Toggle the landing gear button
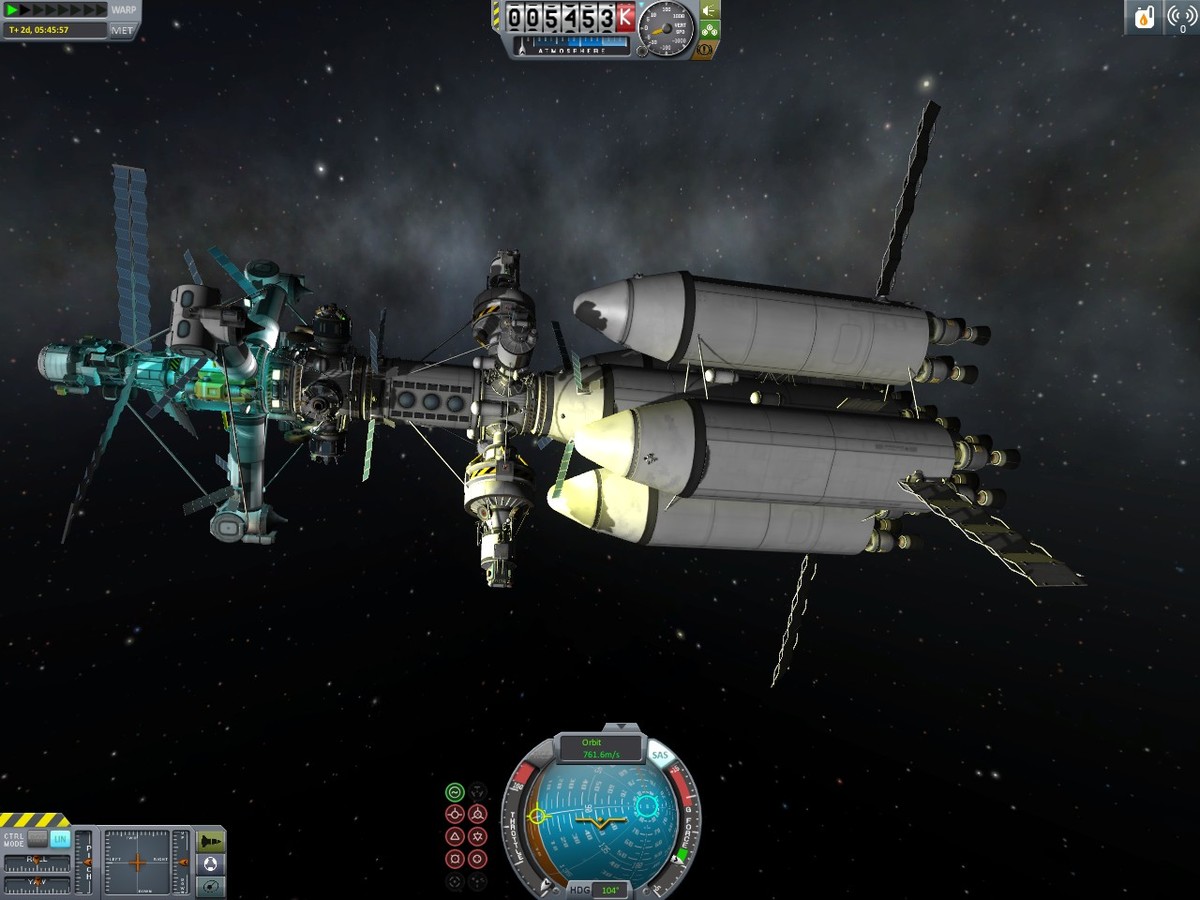 [709, 31]
